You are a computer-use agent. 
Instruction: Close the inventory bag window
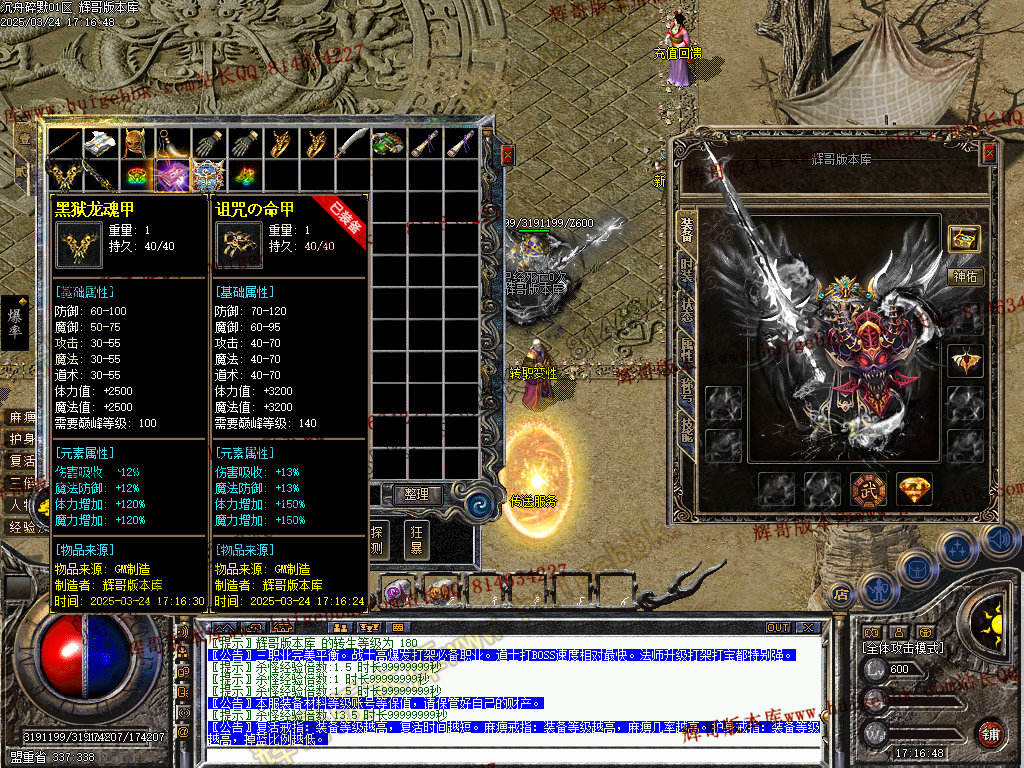tap(507, 155)
